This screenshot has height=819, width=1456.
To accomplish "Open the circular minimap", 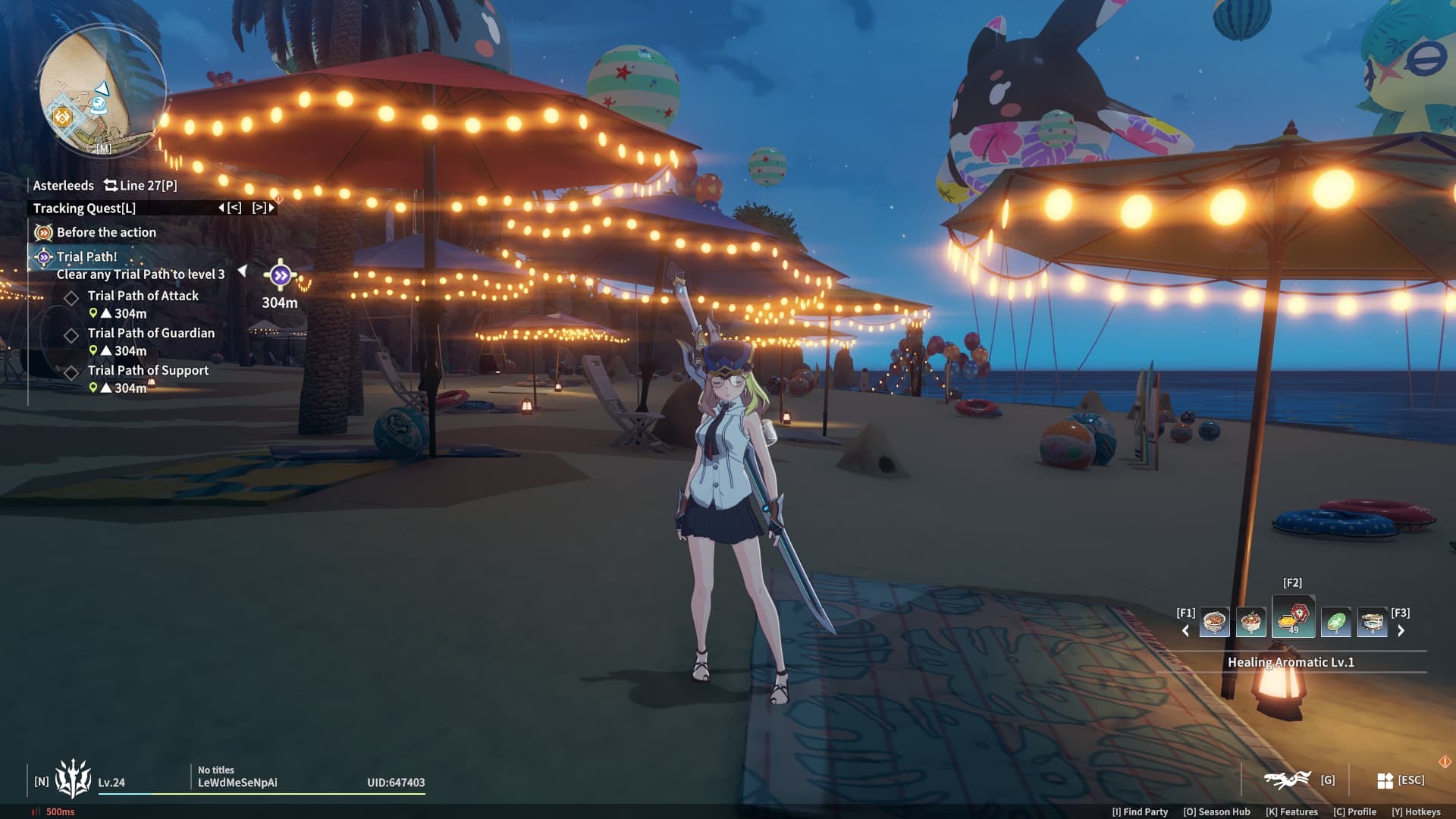I will coord(101,91).
